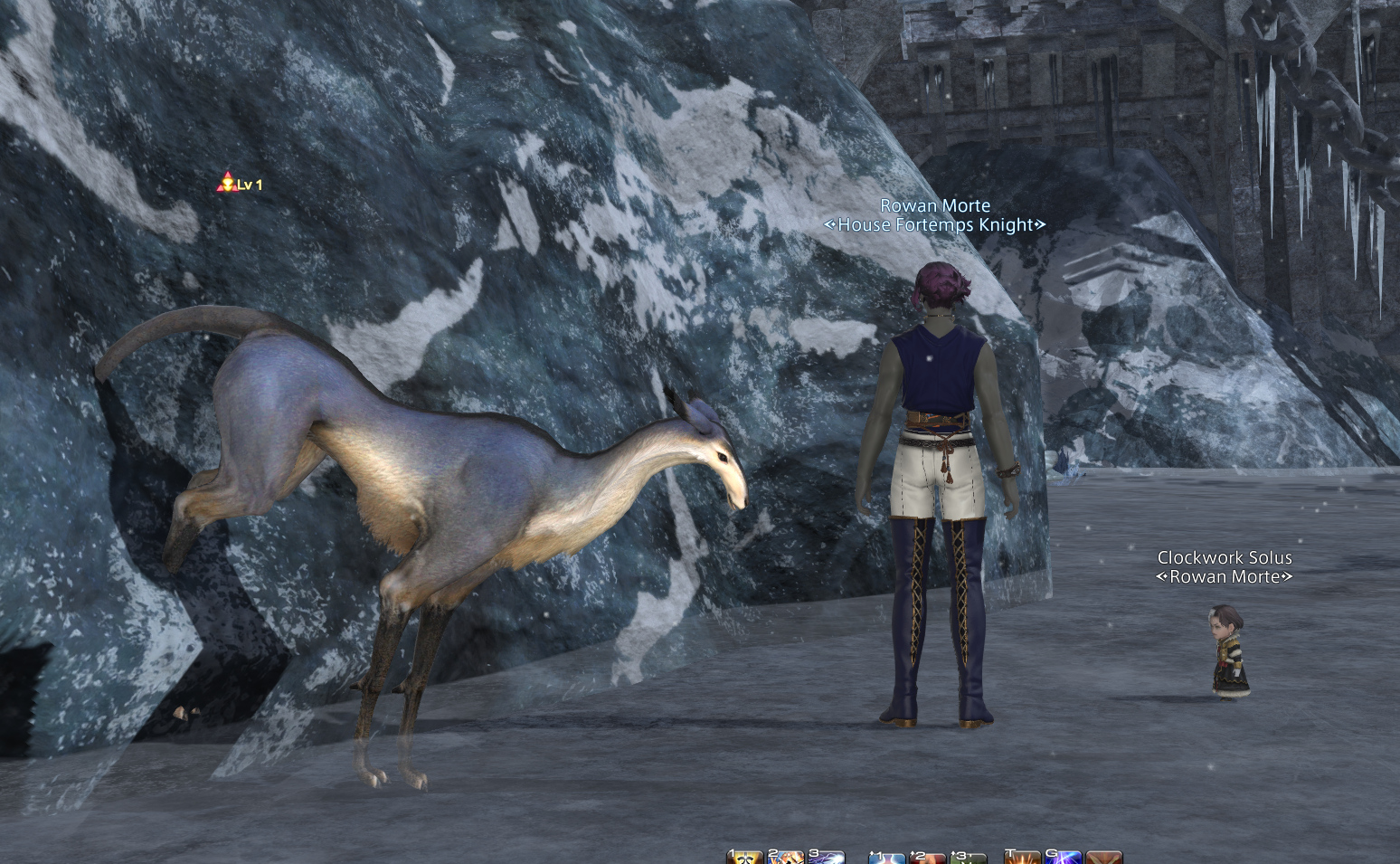Activate the yellow hotbar skill numbered 1

[746, 858]
